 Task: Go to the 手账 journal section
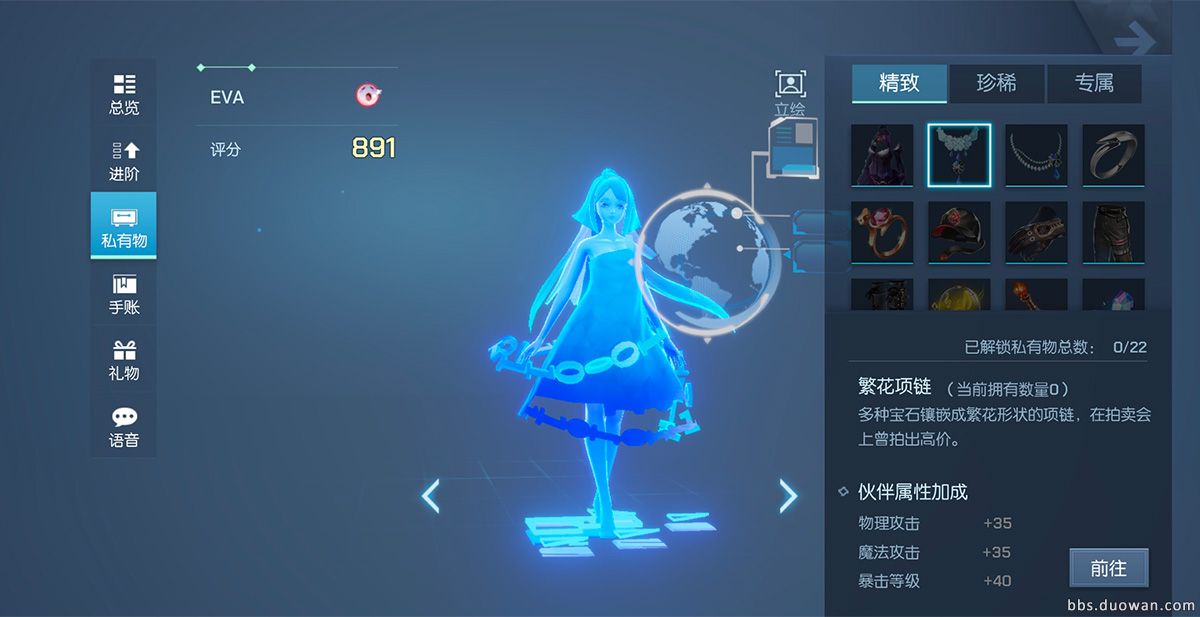pos(124,294)
